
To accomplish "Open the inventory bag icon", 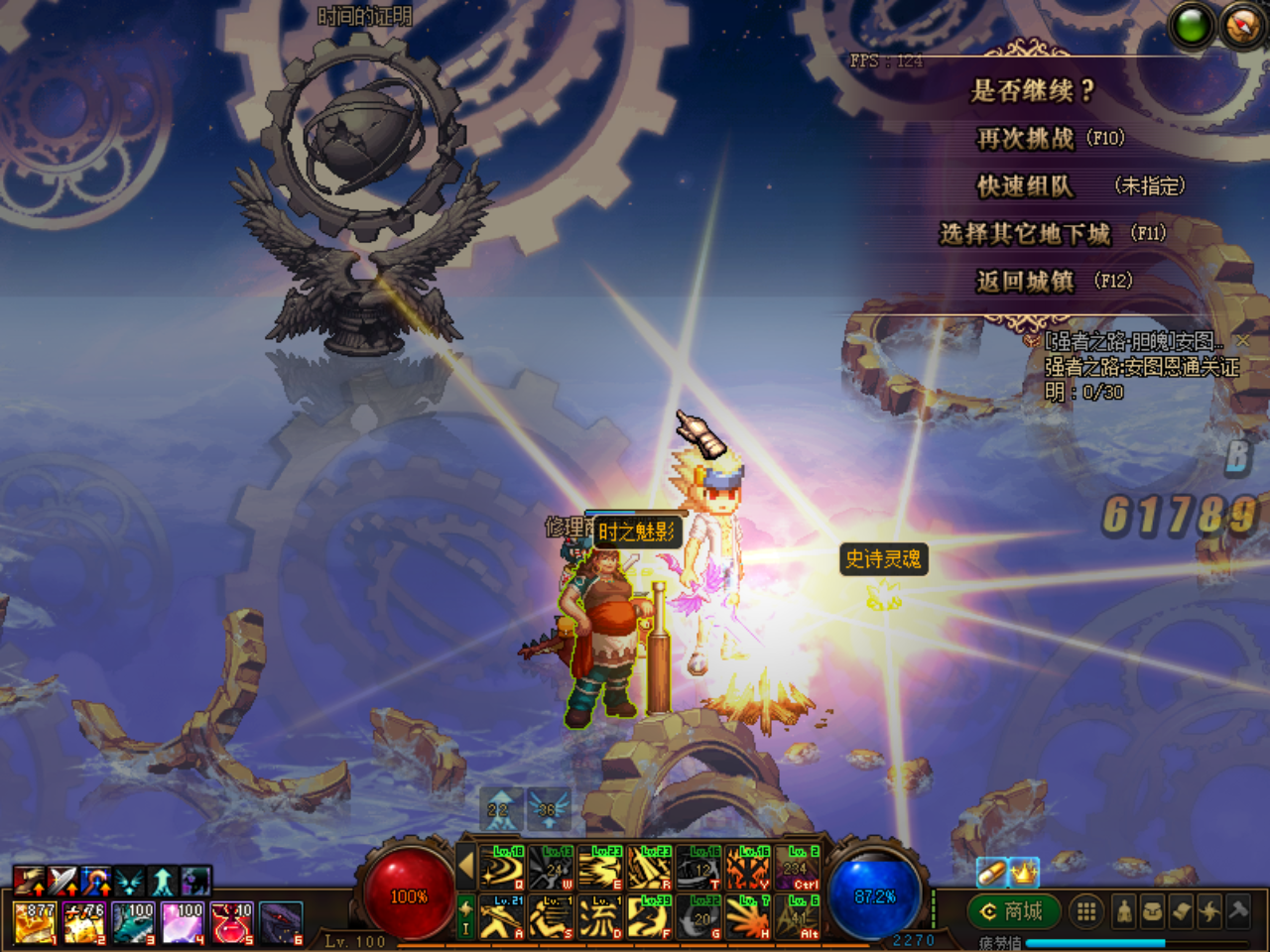I will coord(1153,911).
